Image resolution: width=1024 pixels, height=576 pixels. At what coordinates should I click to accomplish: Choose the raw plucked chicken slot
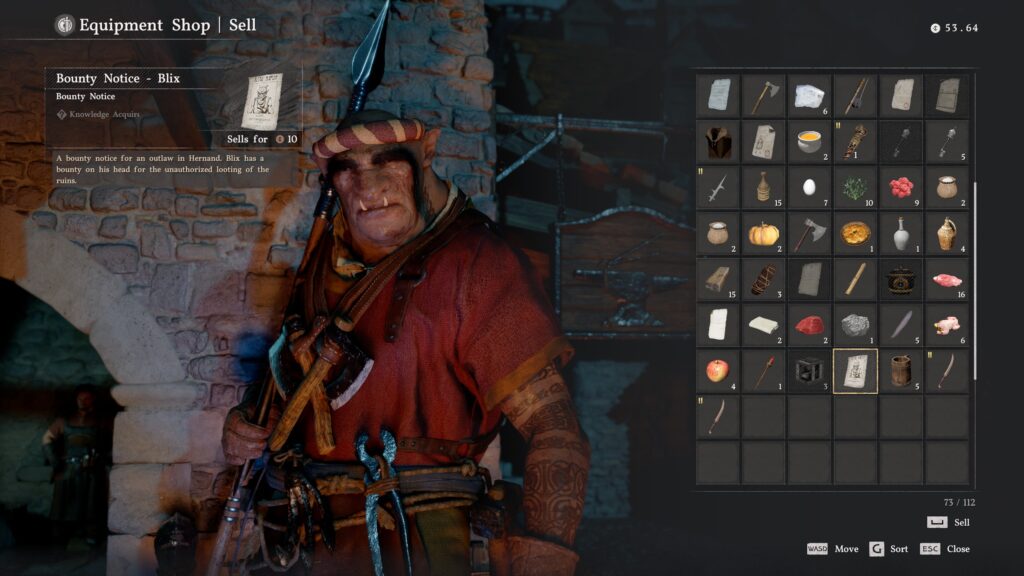946,325
